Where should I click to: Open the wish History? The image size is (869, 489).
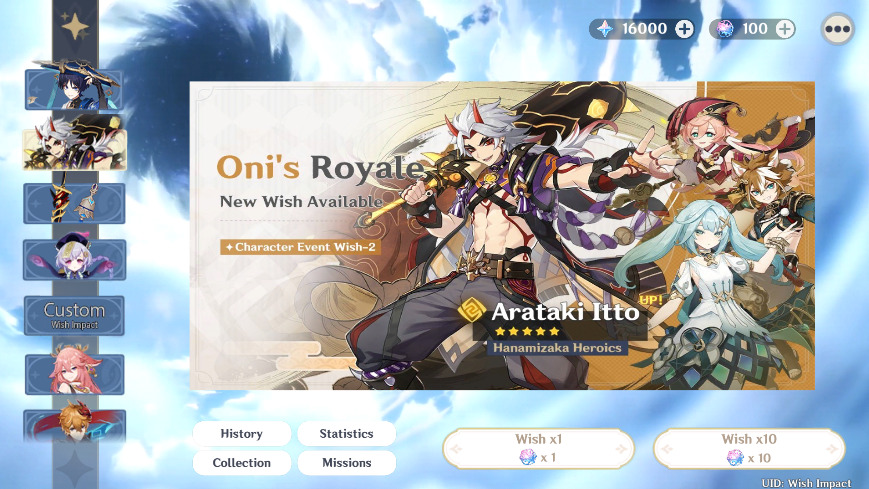pyautogui.click(x=241, y=434)
